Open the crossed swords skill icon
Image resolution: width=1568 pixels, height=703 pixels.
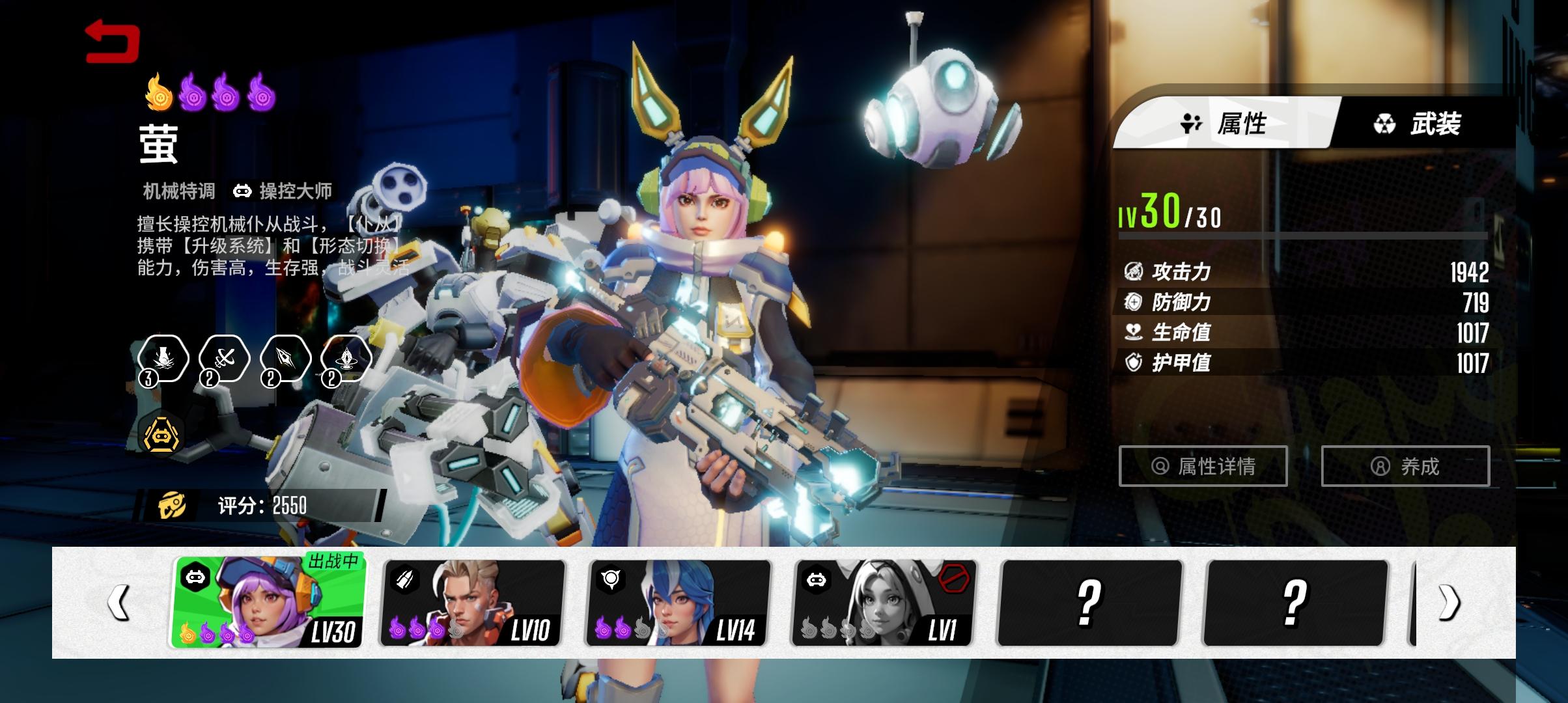(224, 359)
